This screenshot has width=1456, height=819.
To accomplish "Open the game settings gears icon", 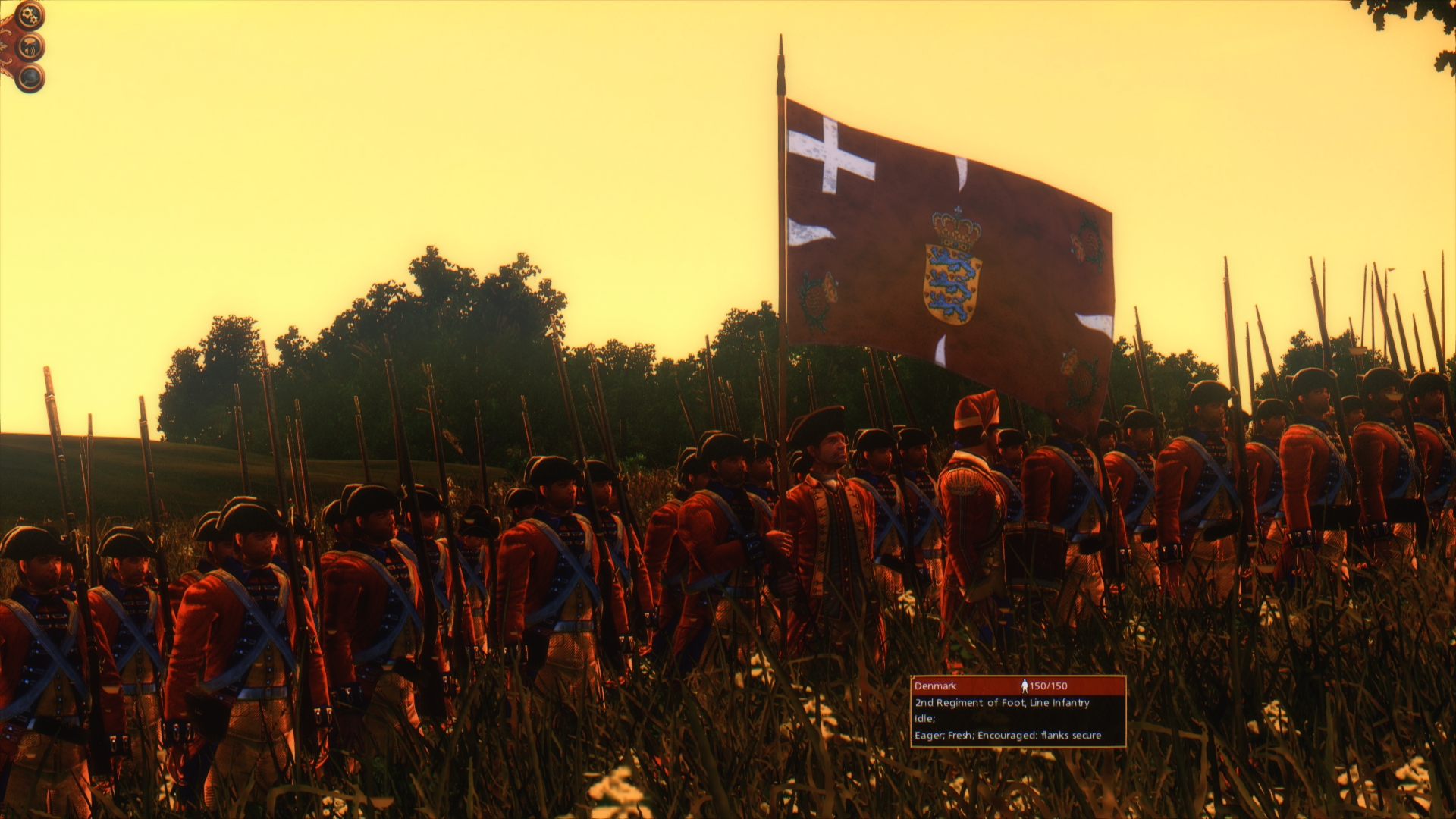I will click(x=29, y=14).
